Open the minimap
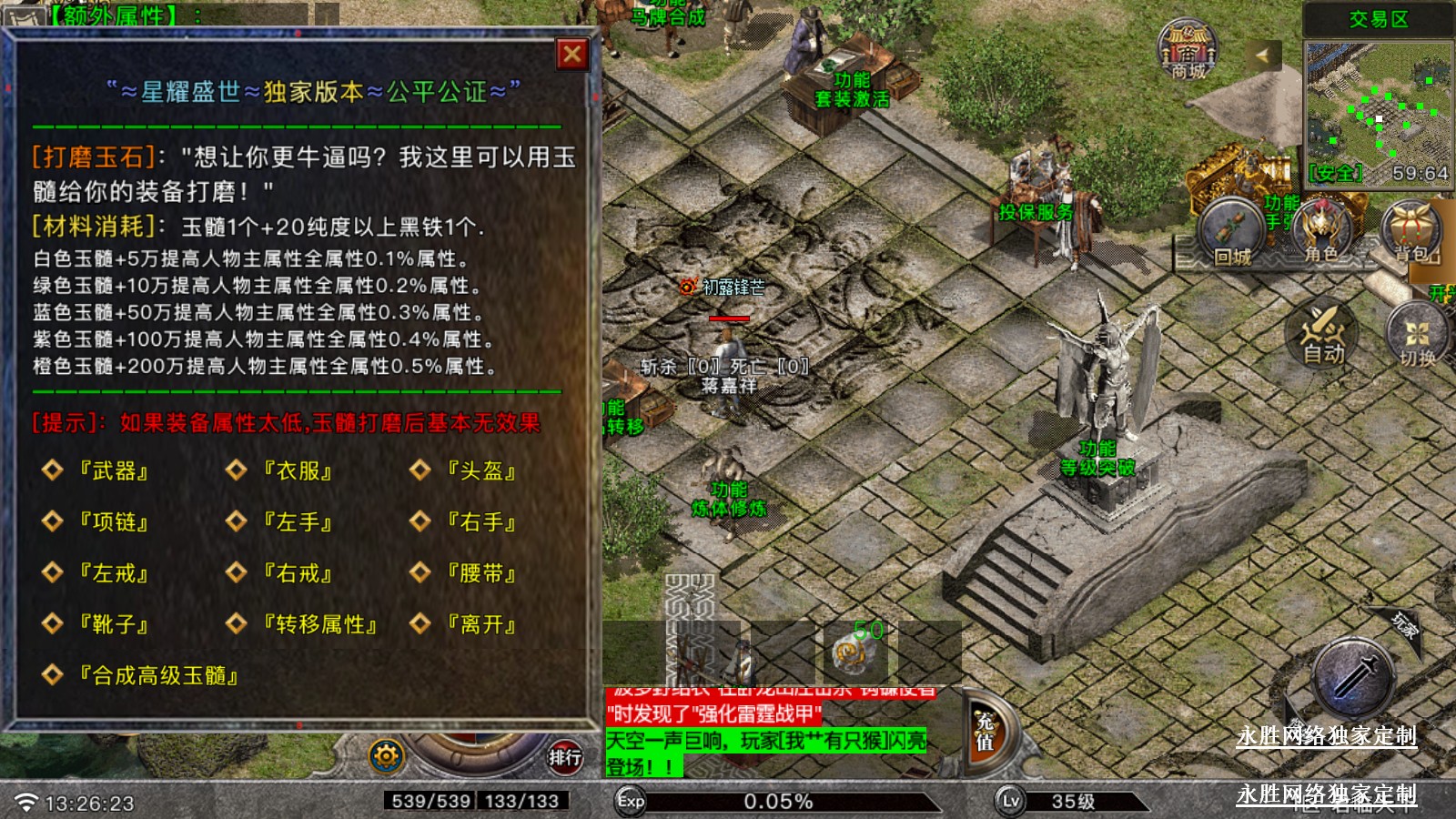 point(1377,100)
